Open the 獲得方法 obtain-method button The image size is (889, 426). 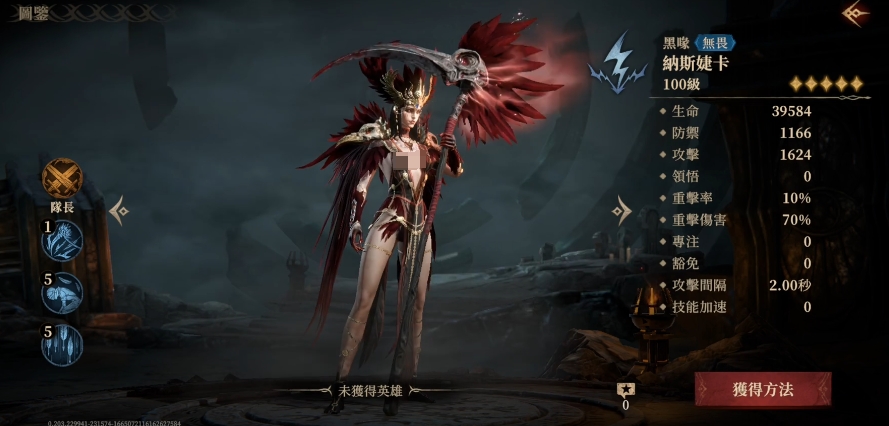coord(763,389)
